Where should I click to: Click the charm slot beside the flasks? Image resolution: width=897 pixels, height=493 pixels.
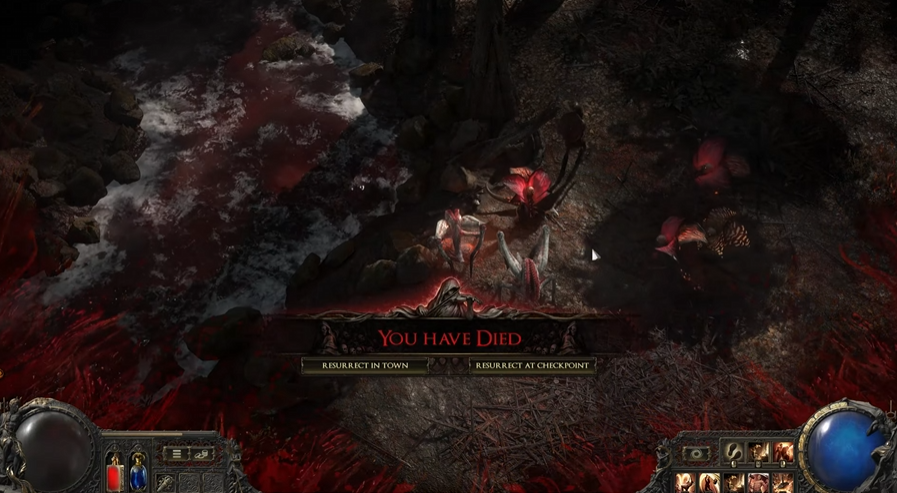click(x=164, y=483)
